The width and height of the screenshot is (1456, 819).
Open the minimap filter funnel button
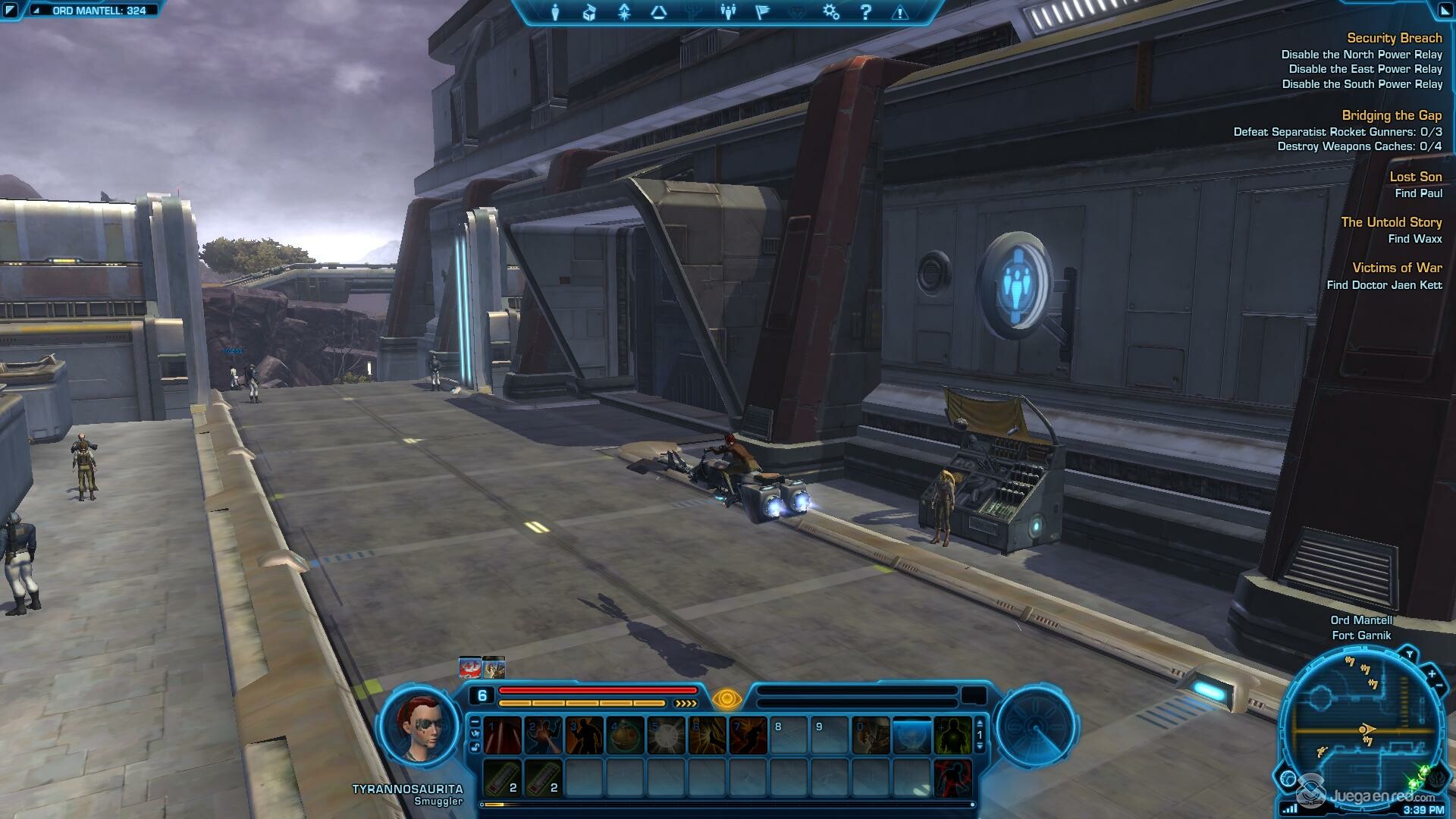click(x=1409, y=654)
